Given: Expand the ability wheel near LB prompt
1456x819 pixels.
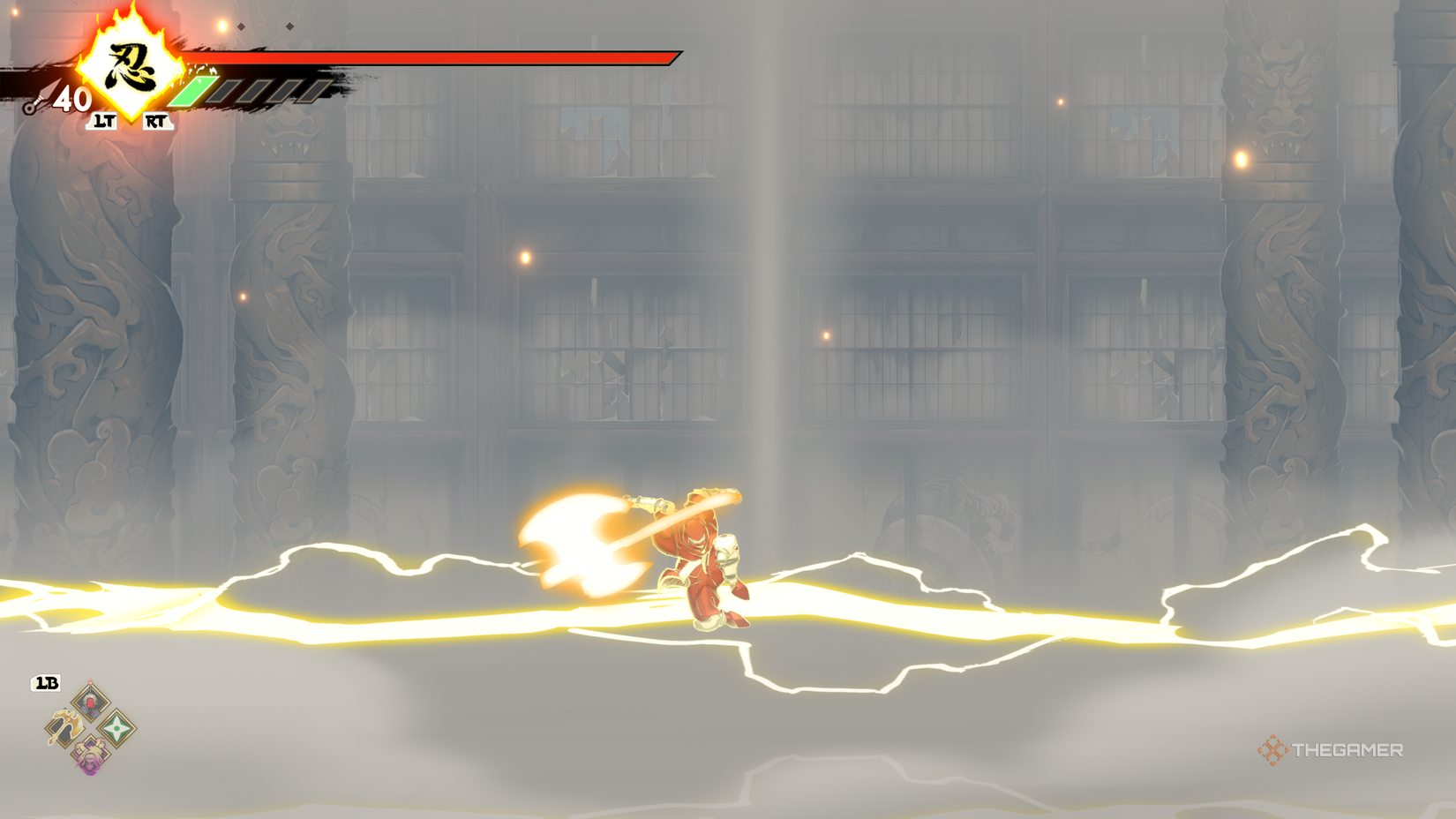Looking at the screenshot, I should click(x=90, y=729).
